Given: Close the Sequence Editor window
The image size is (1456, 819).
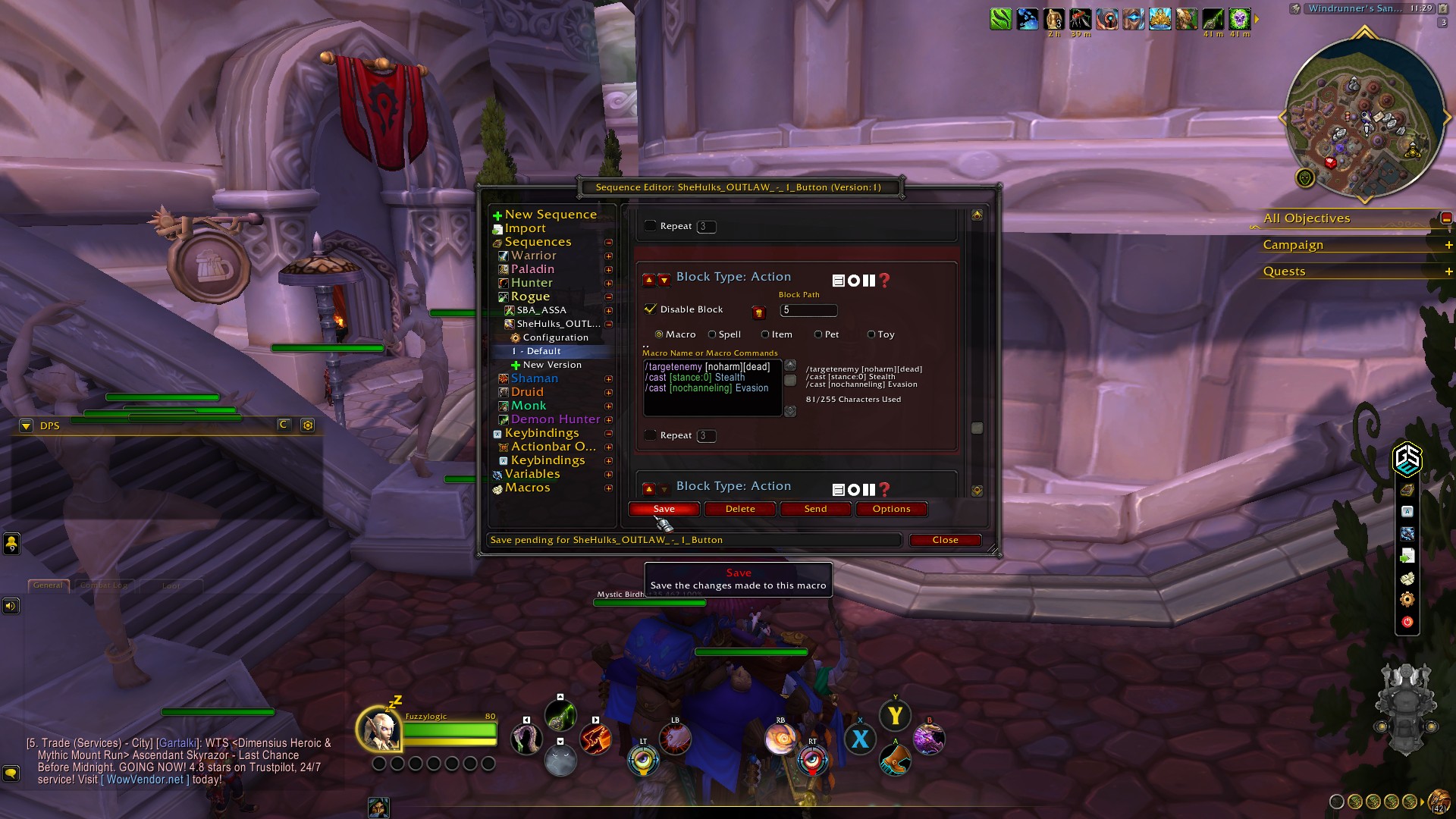Looking at the screenshot, I should click(x=945, y=540).
